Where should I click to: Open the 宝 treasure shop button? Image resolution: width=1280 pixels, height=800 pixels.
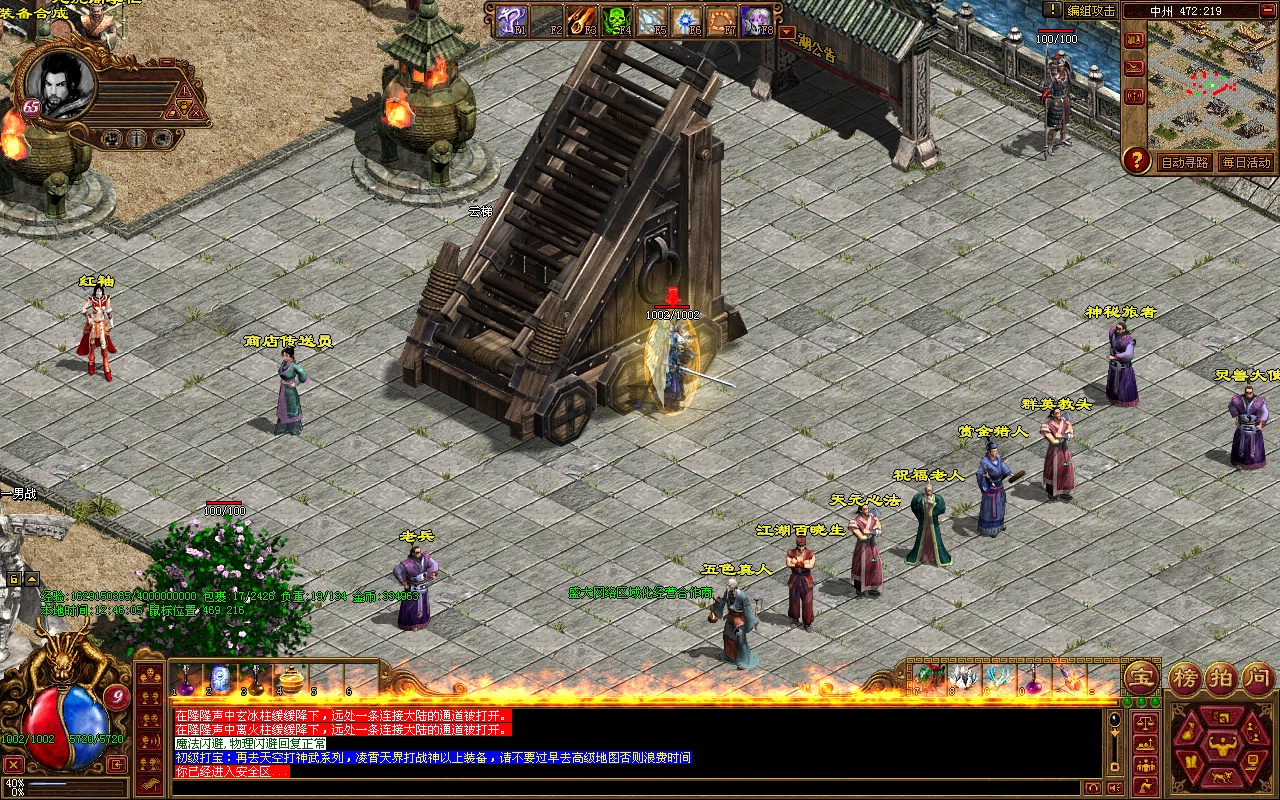coord(1141,678)
